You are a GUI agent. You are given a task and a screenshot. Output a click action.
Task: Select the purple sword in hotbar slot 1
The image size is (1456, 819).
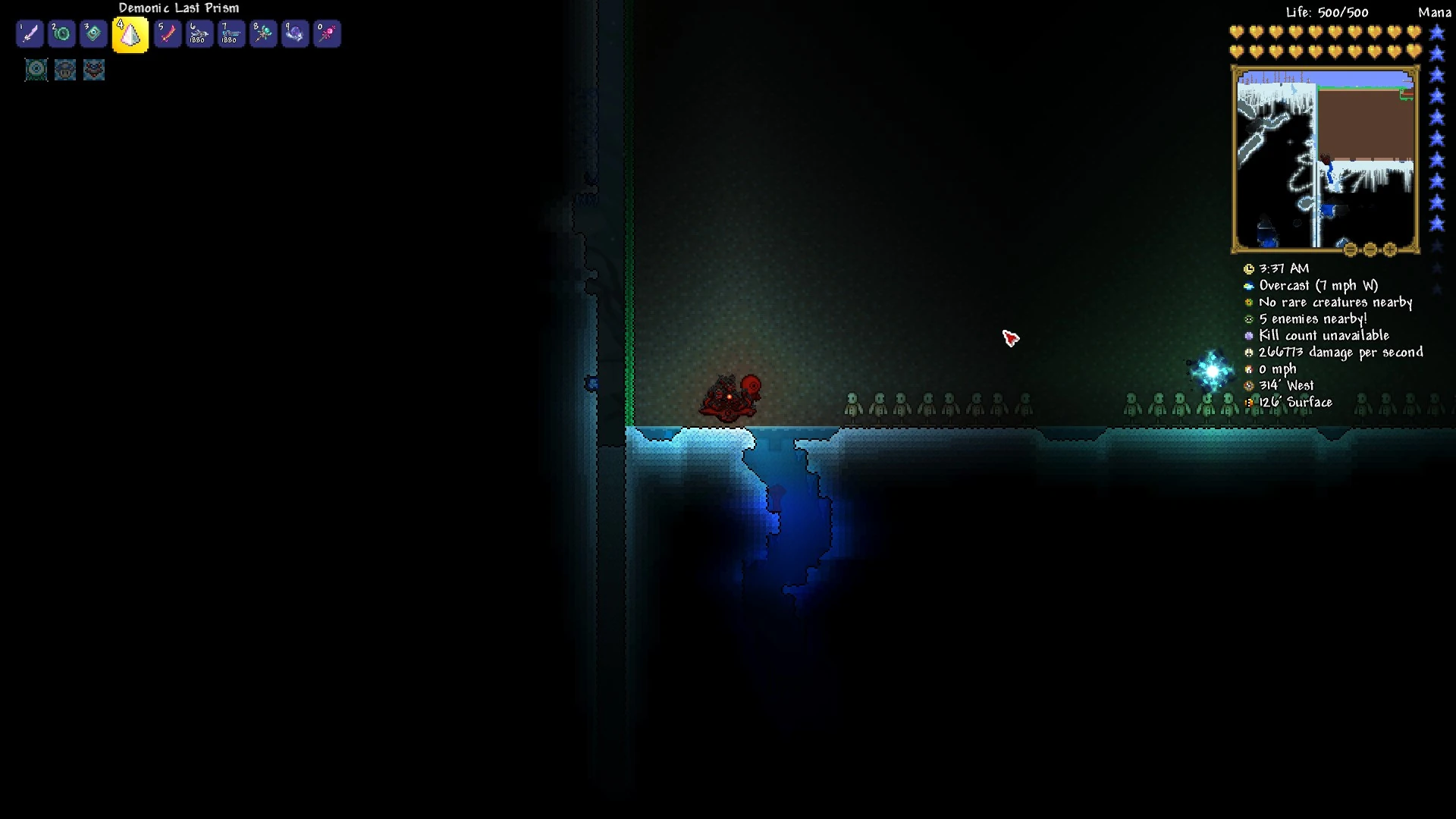pyautogui.click(x=30, y=34)
